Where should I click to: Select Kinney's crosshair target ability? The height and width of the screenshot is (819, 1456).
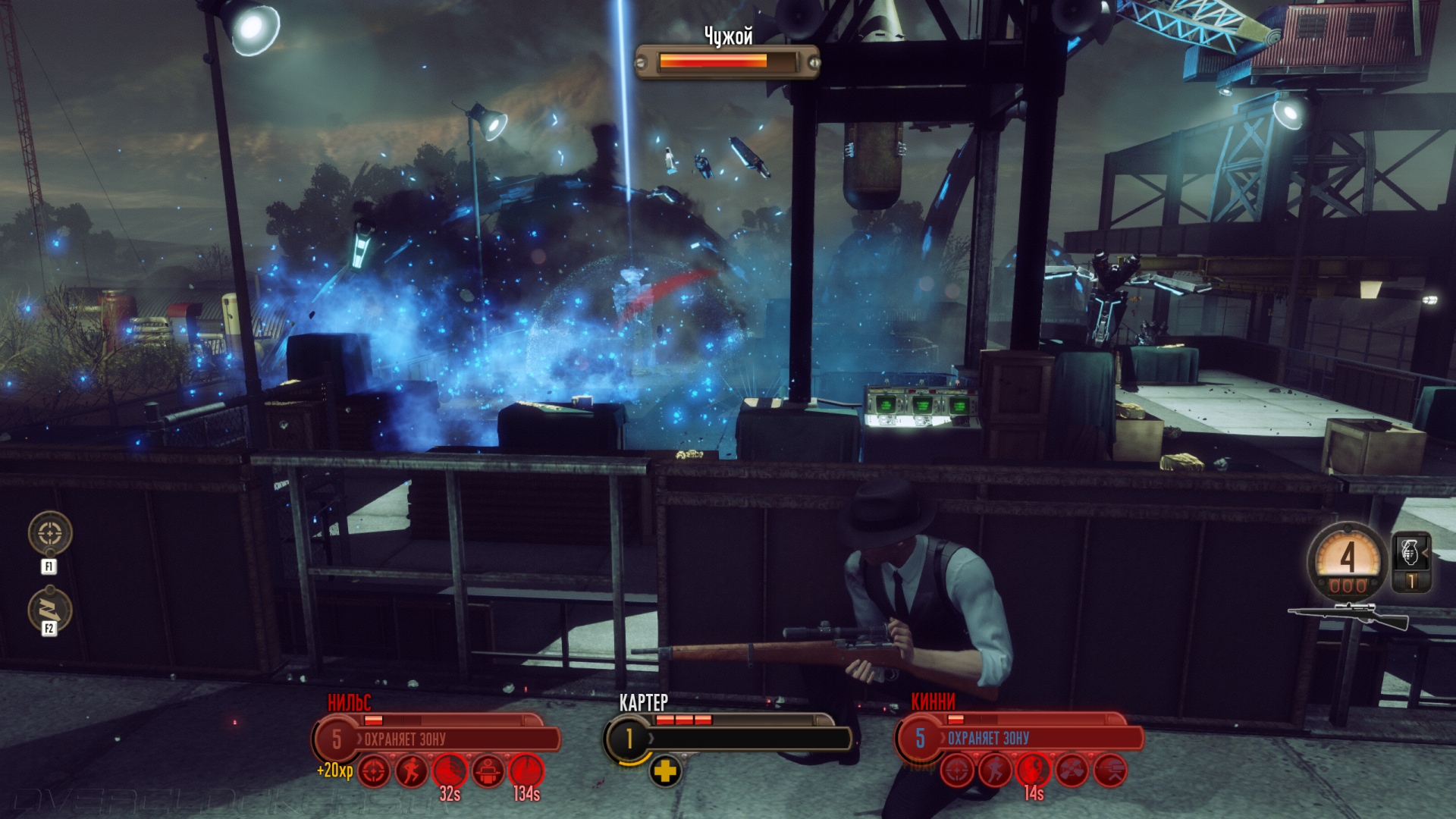click(x=957, y=772)
